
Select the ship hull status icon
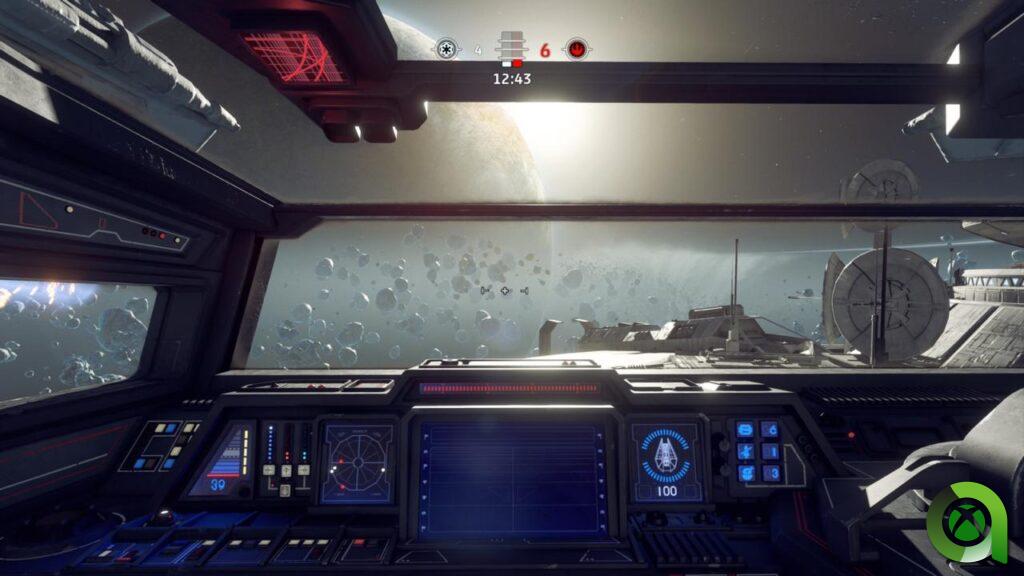tap(665, 457)
